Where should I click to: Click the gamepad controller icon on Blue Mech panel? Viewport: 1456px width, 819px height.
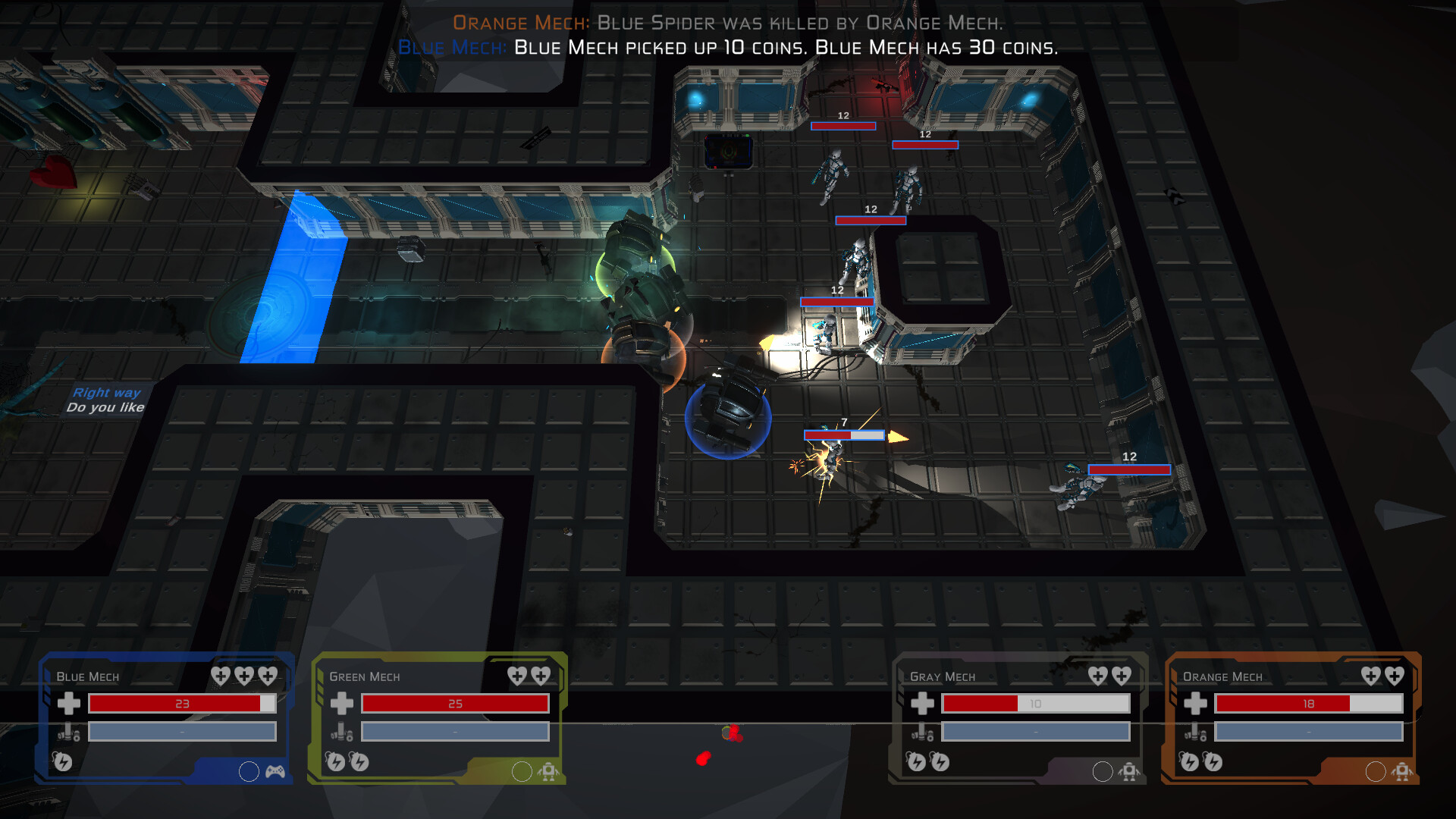tap(275, 772)
